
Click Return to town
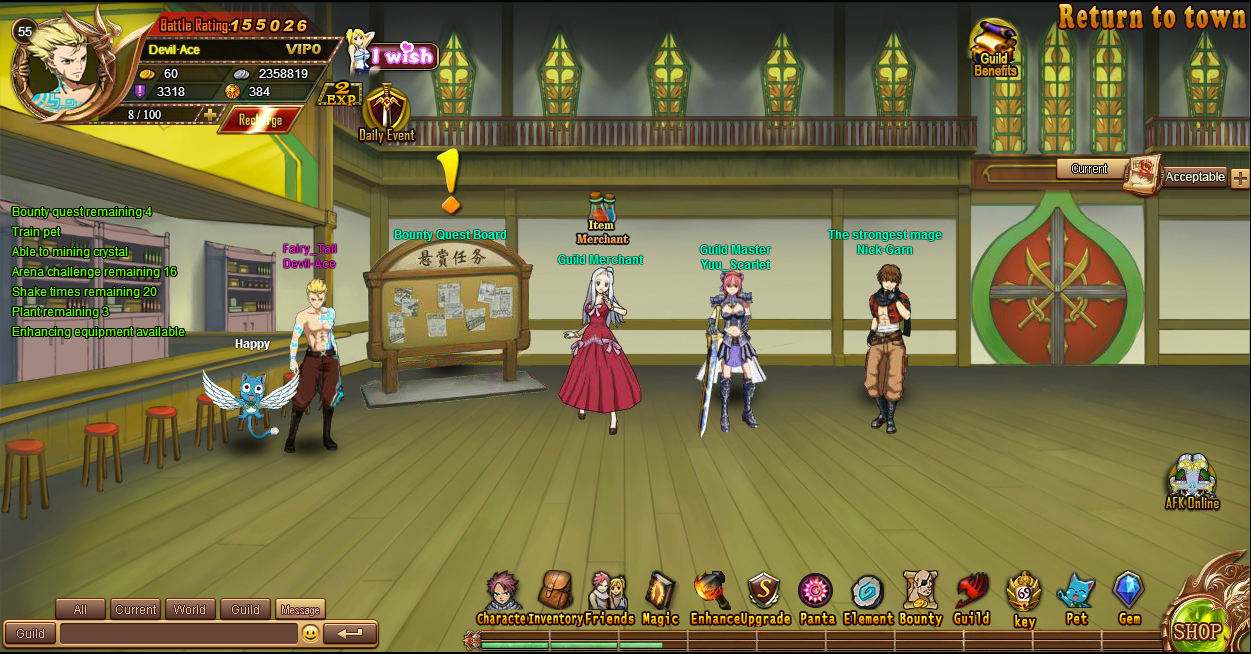pos(1153,17)
